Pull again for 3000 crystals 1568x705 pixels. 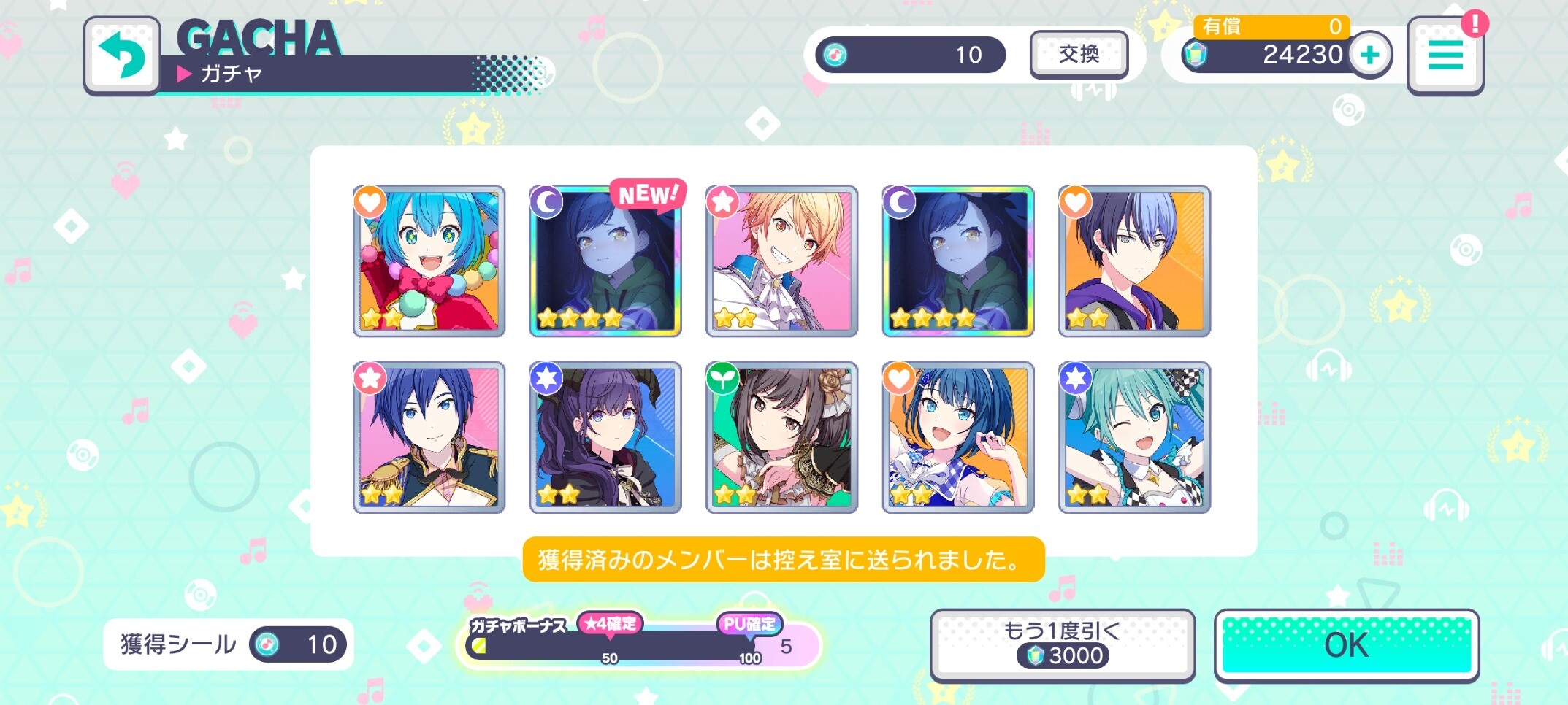pos(1062,645)
